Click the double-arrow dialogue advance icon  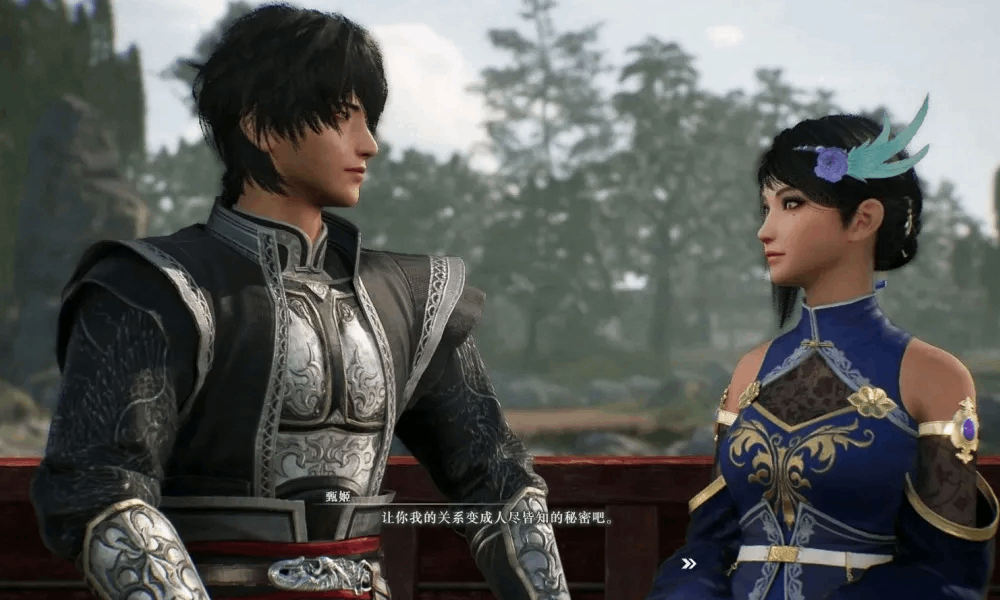688,563
